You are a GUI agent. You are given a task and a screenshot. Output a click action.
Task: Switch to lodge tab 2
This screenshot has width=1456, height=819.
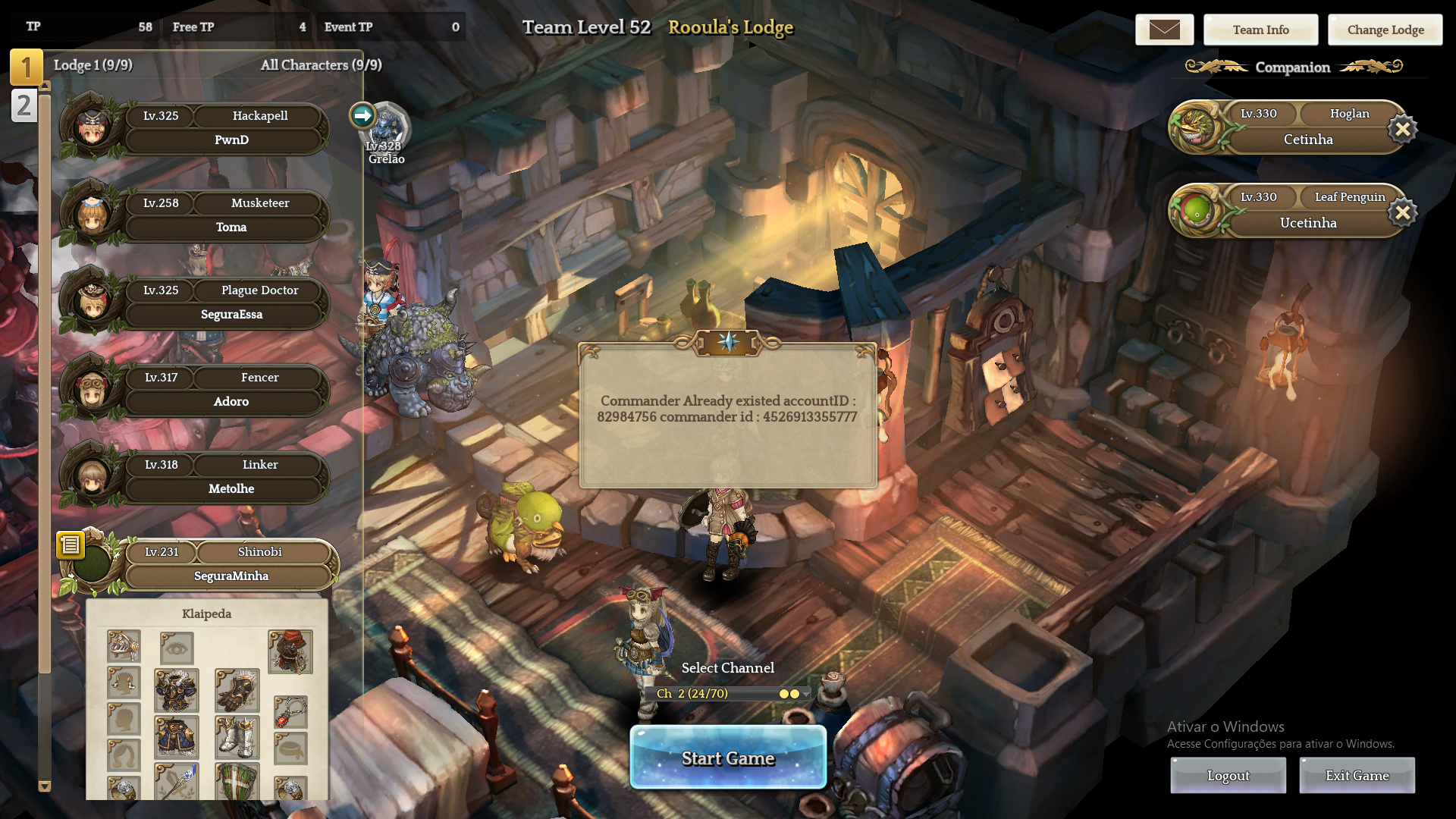click(24, 105)
